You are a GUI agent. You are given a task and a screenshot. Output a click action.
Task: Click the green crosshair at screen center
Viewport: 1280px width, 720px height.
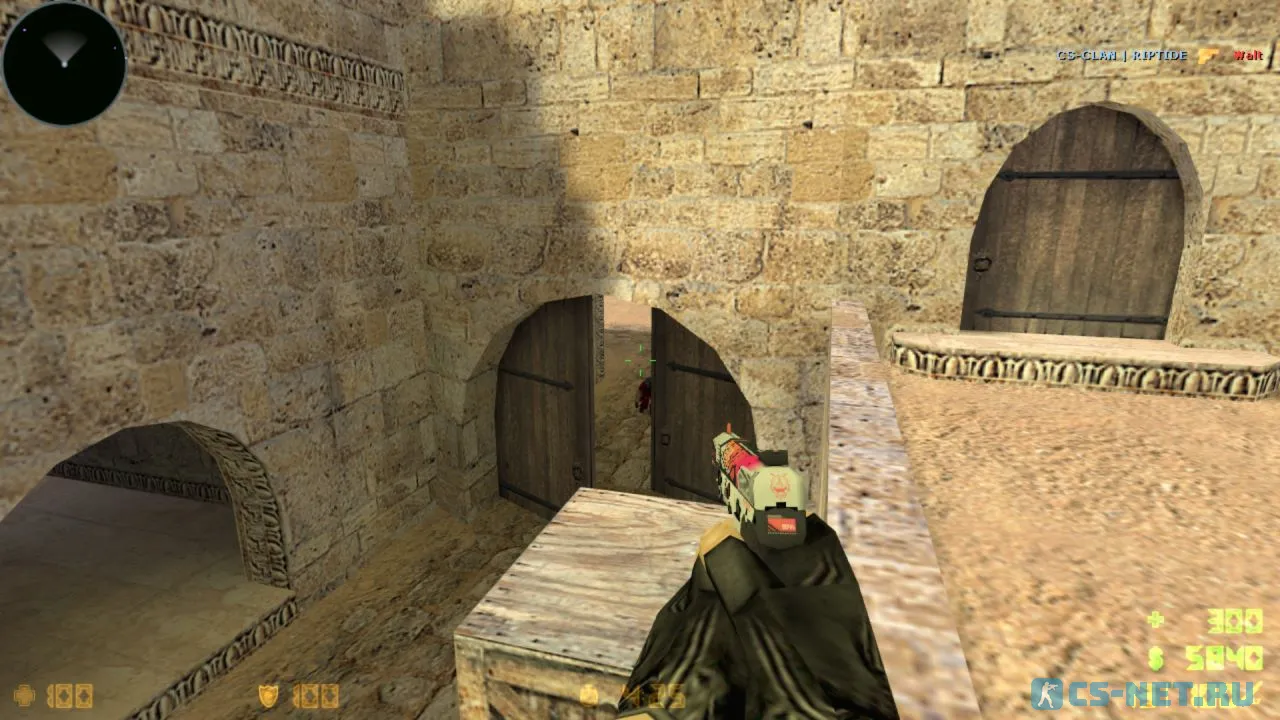click(x=641, y=362)
